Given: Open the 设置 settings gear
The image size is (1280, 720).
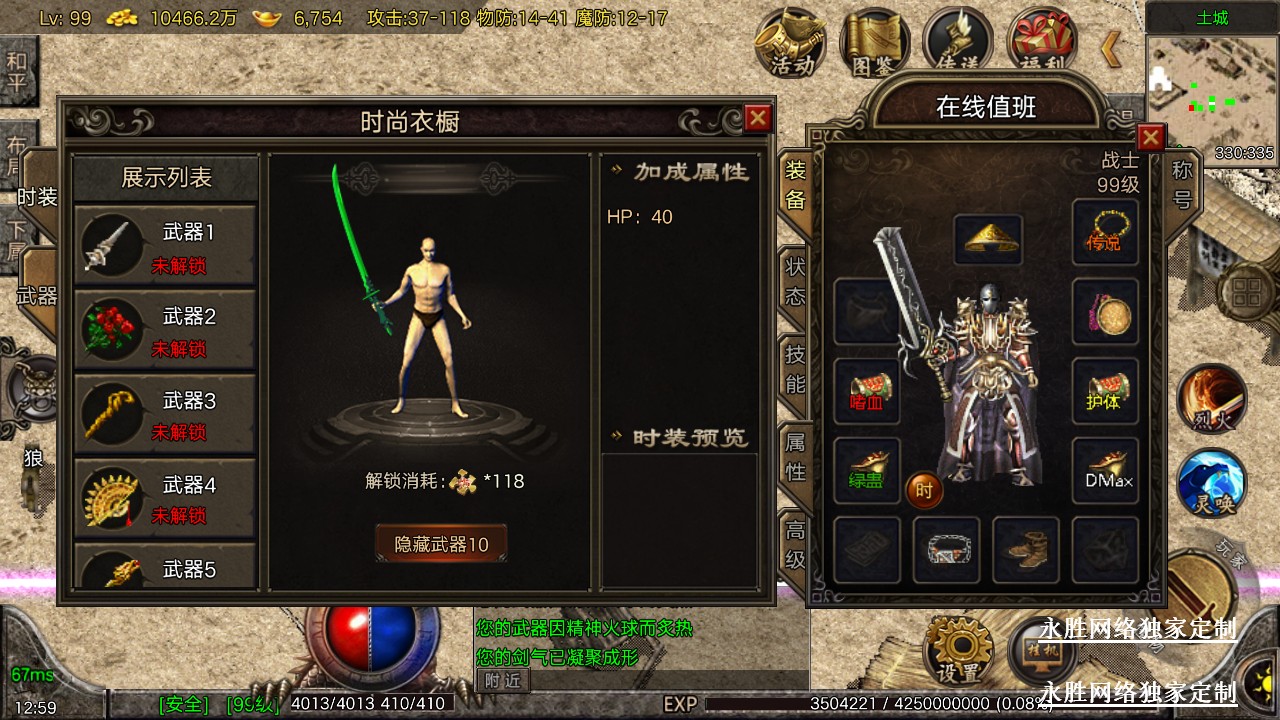Looking at the screenshot, I should coord(957,650).
